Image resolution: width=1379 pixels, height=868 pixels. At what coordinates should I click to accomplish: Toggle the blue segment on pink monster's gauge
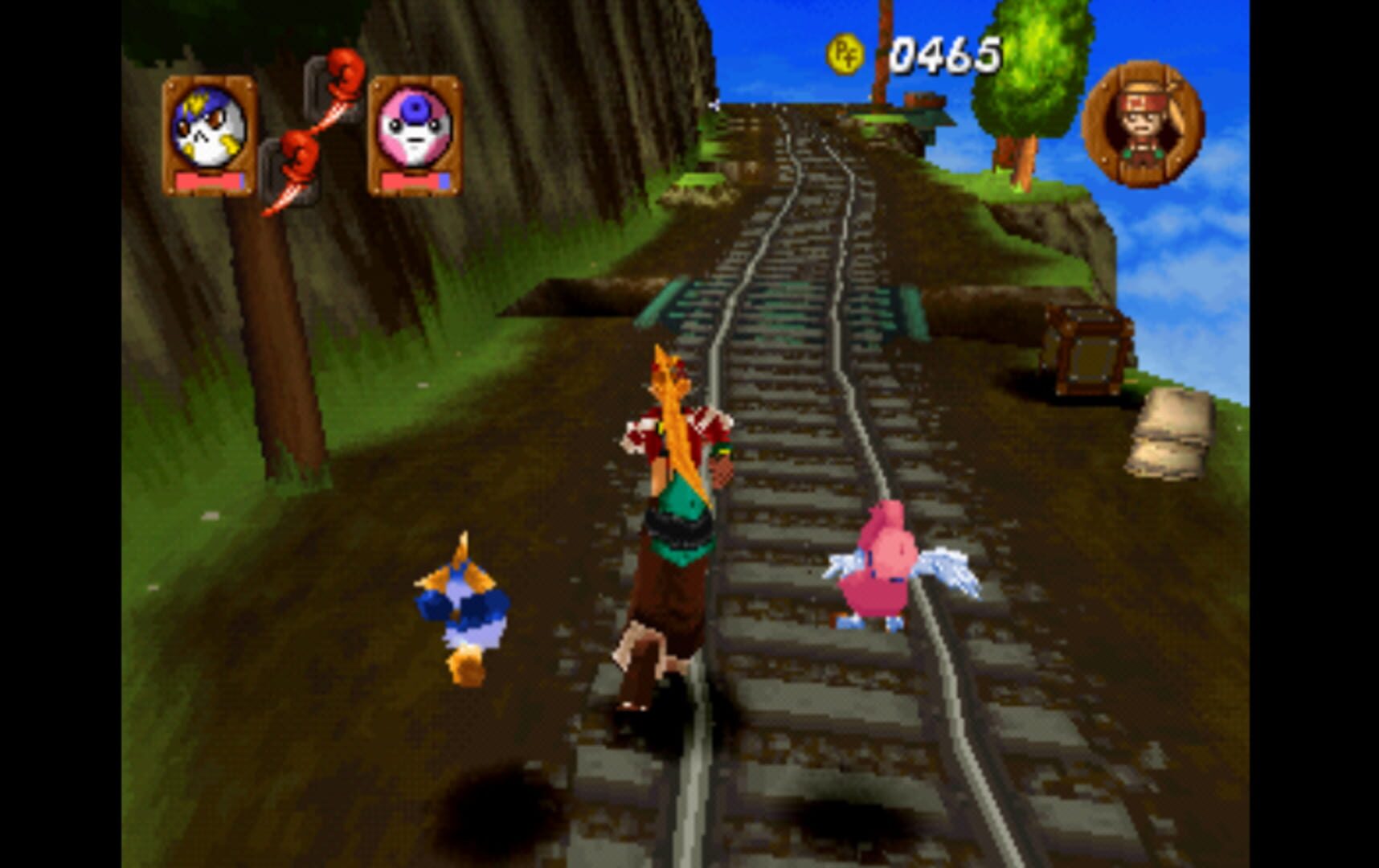click(x=443, y=182)
